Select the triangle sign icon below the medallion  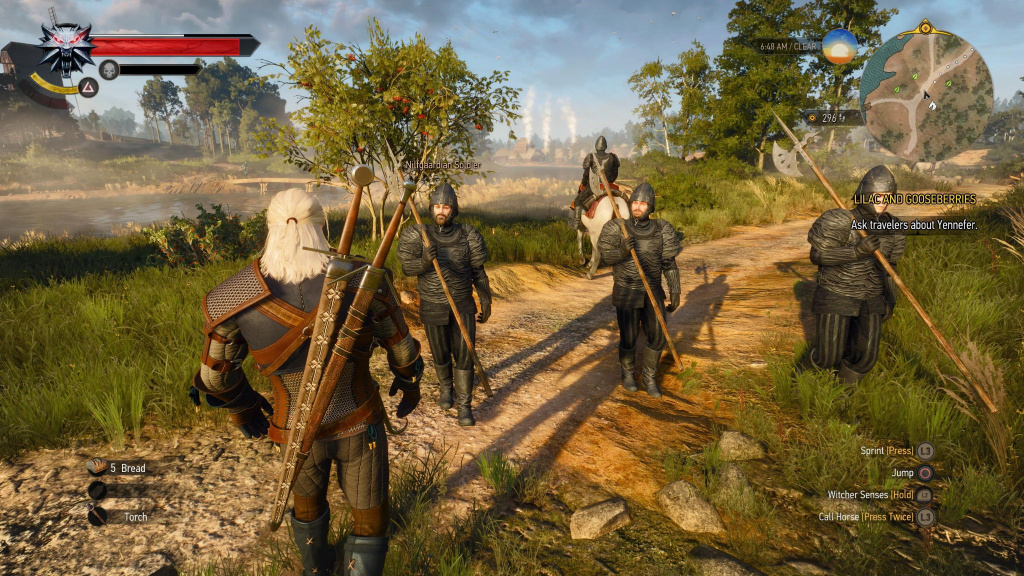(88, 87)
